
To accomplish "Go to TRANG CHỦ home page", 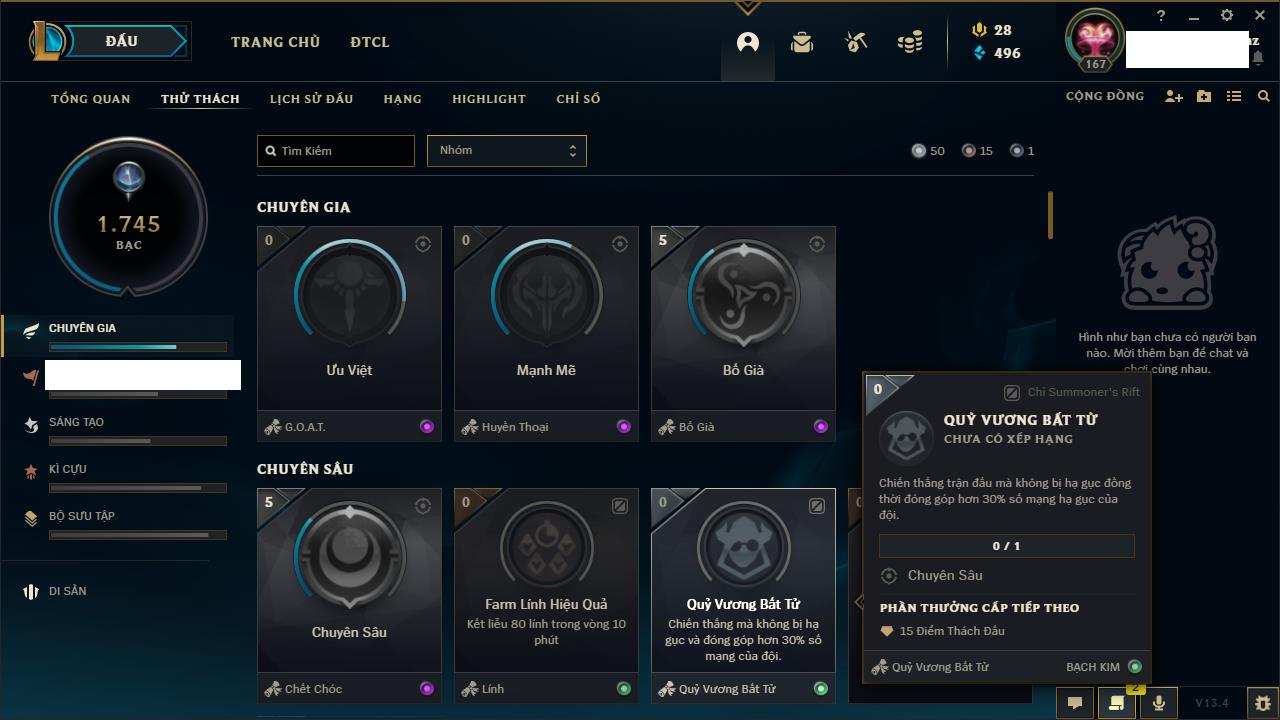I will [x=275, y=42].
